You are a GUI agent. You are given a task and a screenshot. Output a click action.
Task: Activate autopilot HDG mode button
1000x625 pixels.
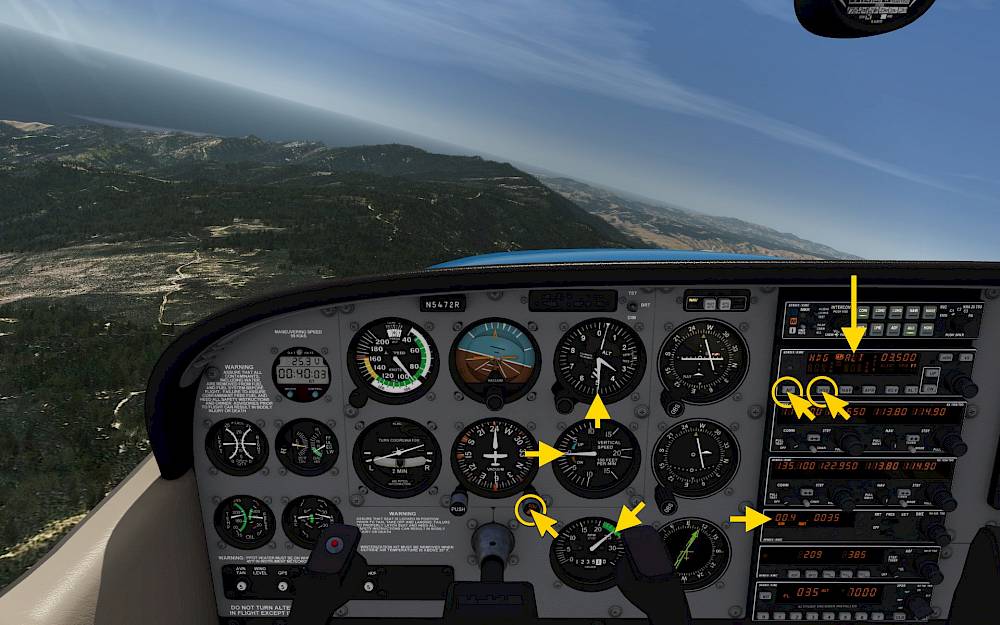tap(822, 388)
